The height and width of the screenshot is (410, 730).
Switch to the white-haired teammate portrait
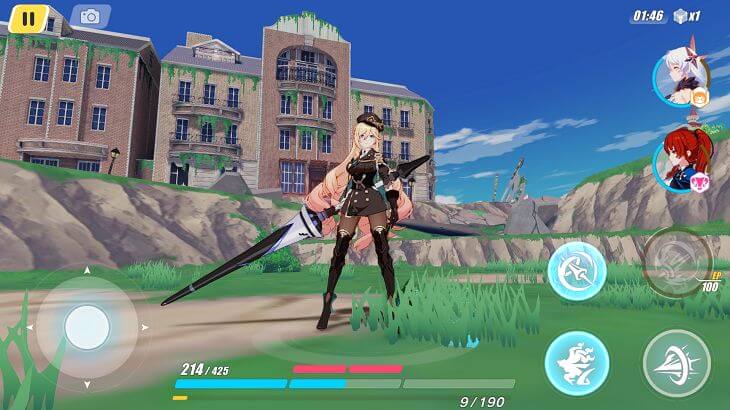[681, 77]
